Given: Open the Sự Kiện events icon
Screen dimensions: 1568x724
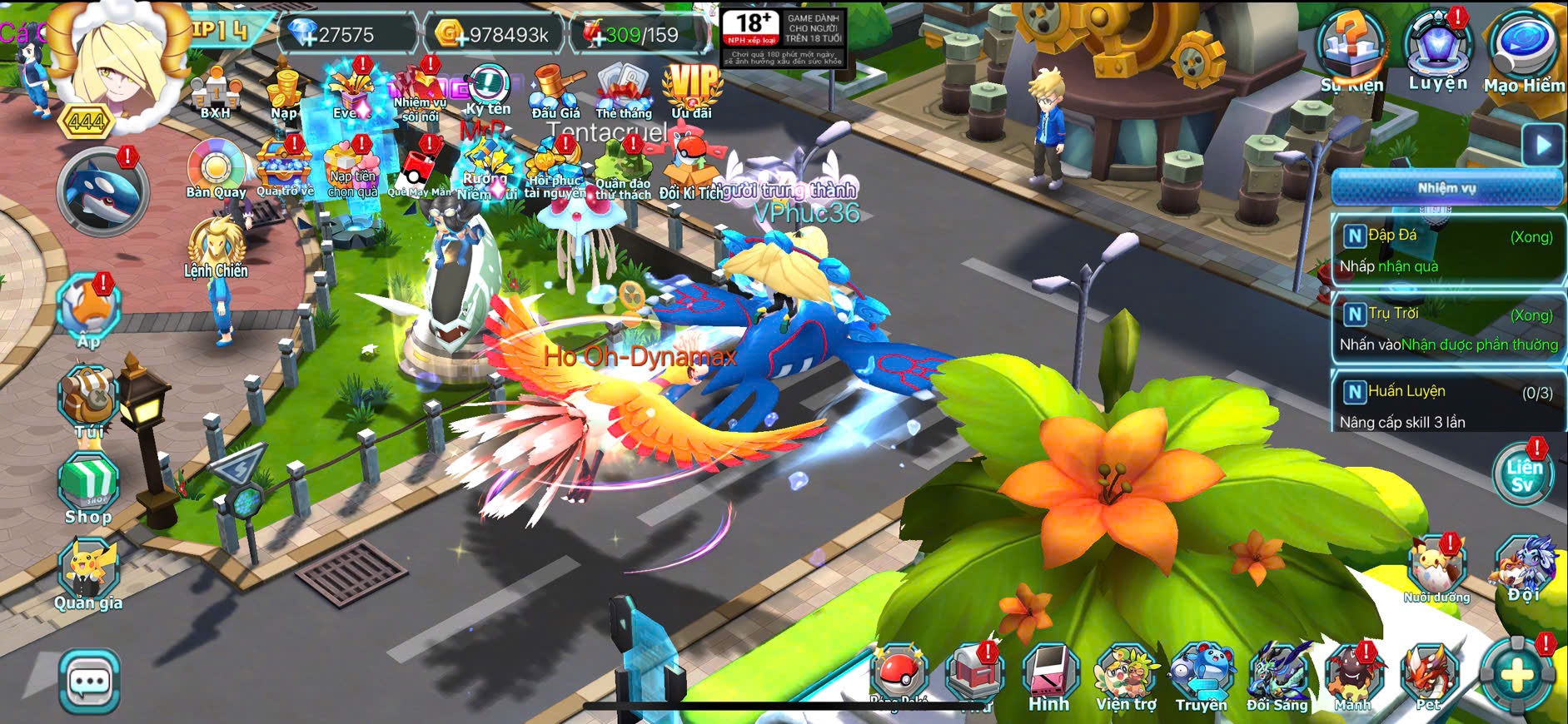Looking at the screenshot, I should 1351,50.
